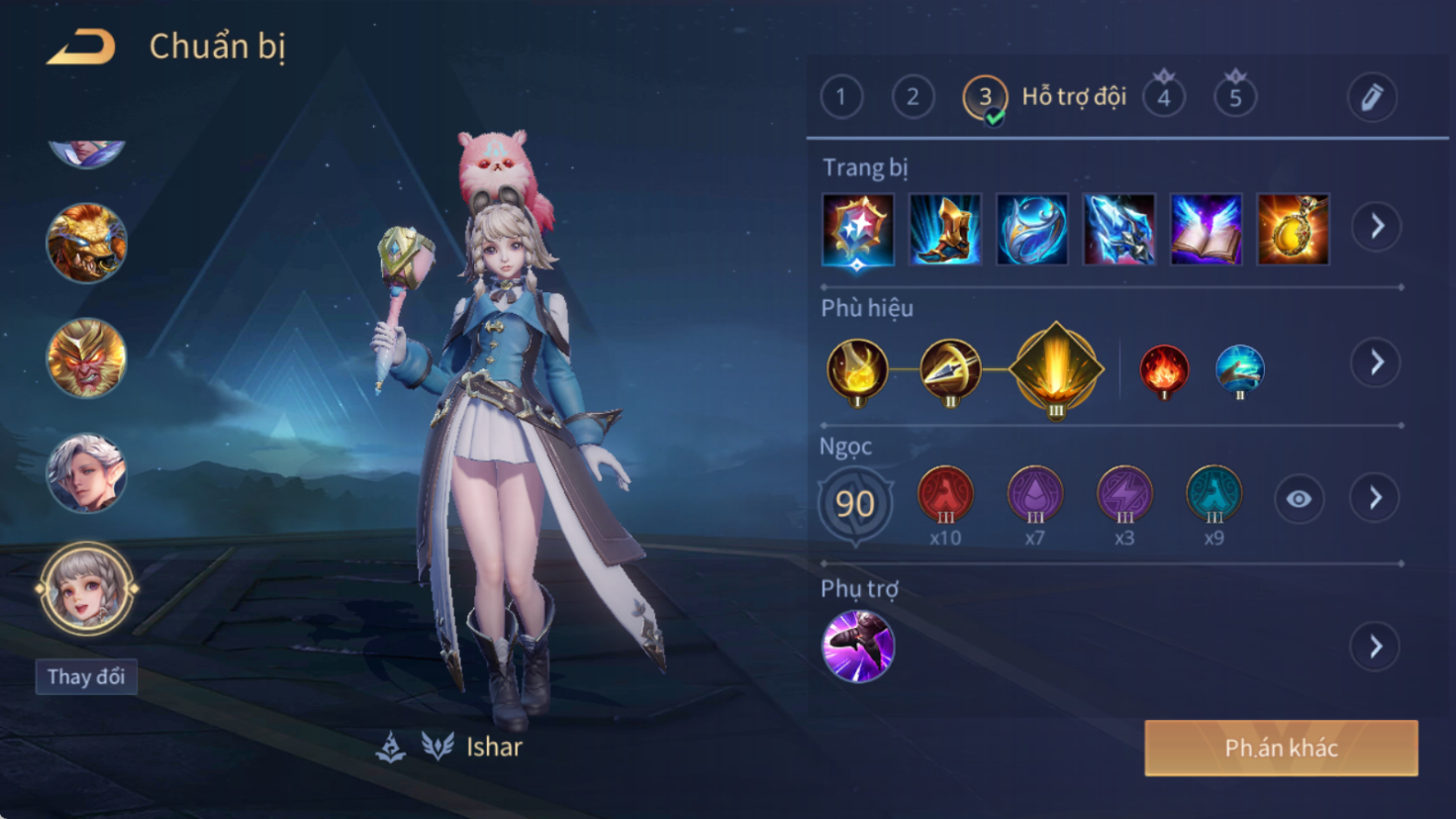Select the white-haired hero portrait
The height and width of the screenshot is (819, 1456).
[x=86, y=473]
